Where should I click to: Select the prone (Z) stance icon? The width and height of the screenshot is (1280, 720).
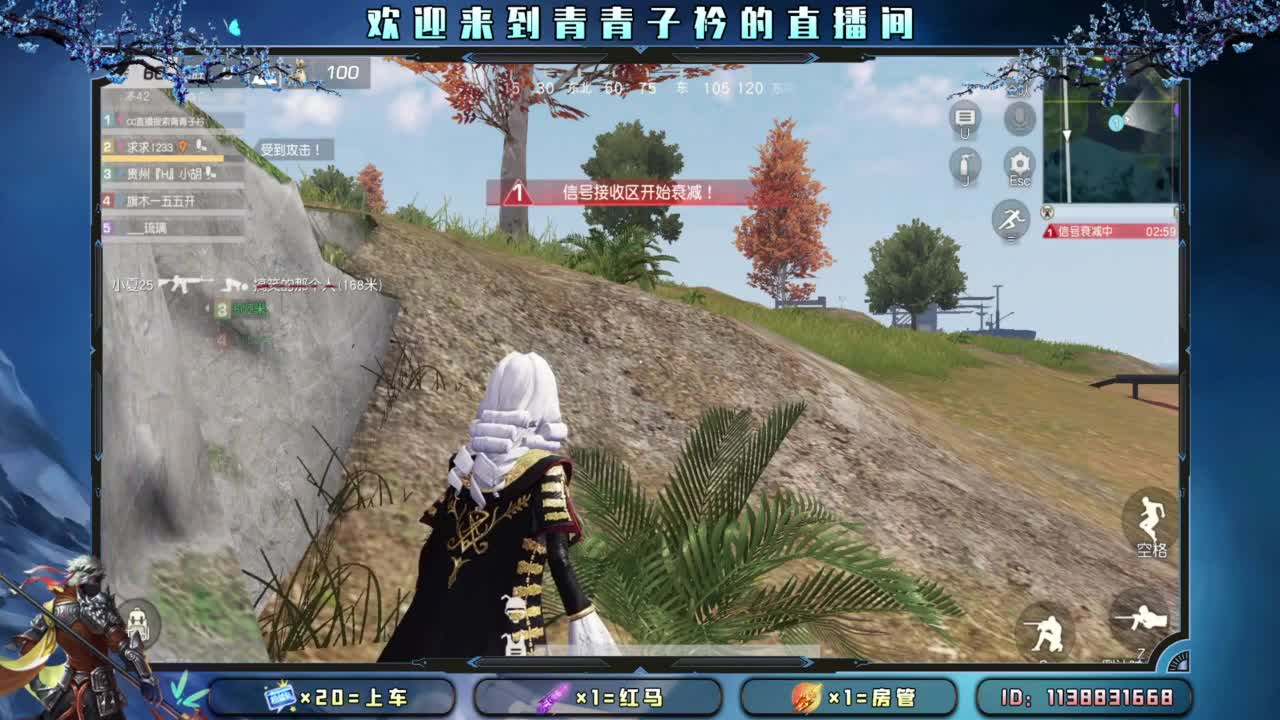tap(1140, 624)
